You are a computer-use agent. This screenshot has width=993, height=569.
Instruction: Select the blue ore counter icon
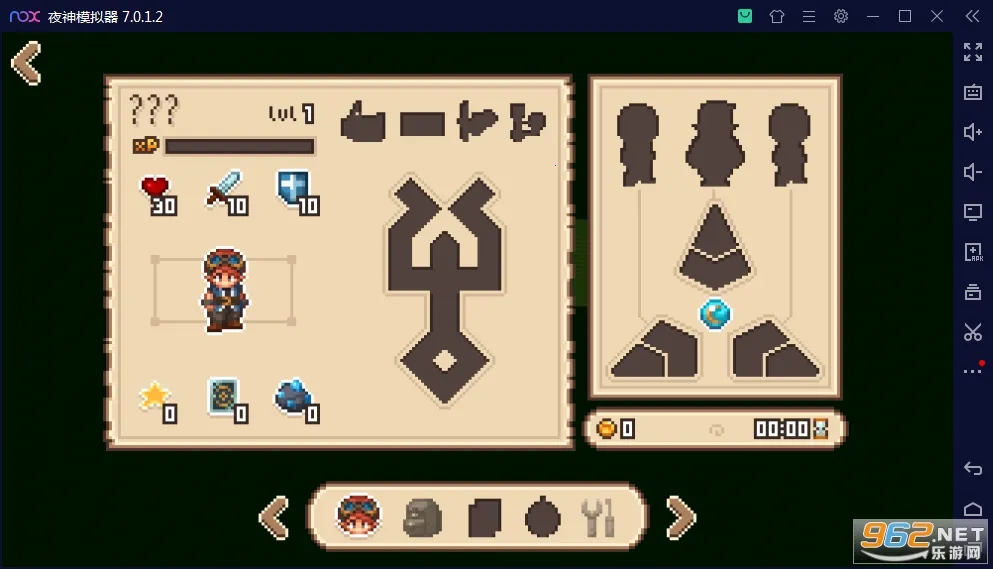294,397
